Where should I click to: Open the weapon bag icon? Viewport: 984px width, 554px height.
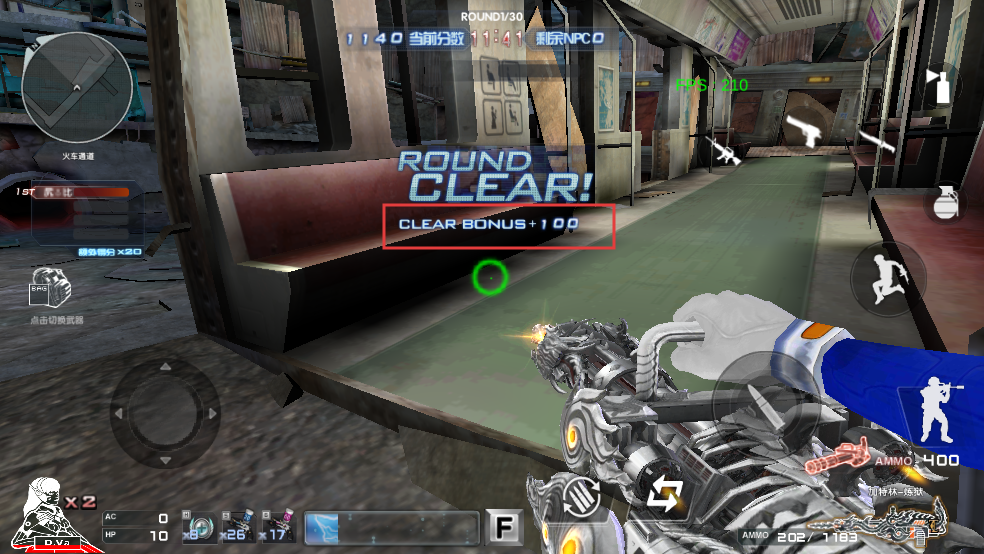tap(50, 290)
